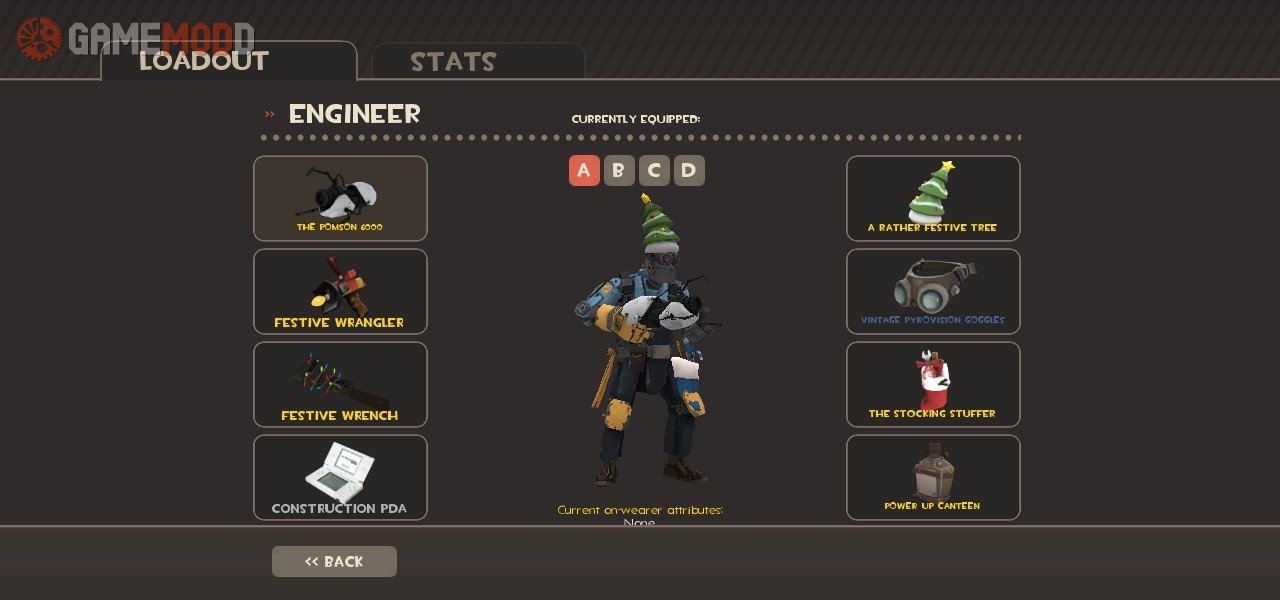The height and width of the screenshot is (600, 1280).
Task: Pick the A Rather Festive Tree hat slot
Action: 933,198
